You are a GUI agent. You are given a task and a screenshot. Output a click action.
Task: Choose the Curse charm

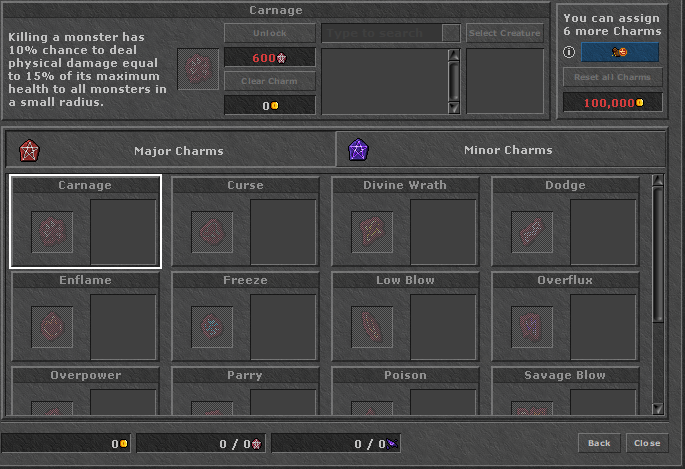click(245, 222)
